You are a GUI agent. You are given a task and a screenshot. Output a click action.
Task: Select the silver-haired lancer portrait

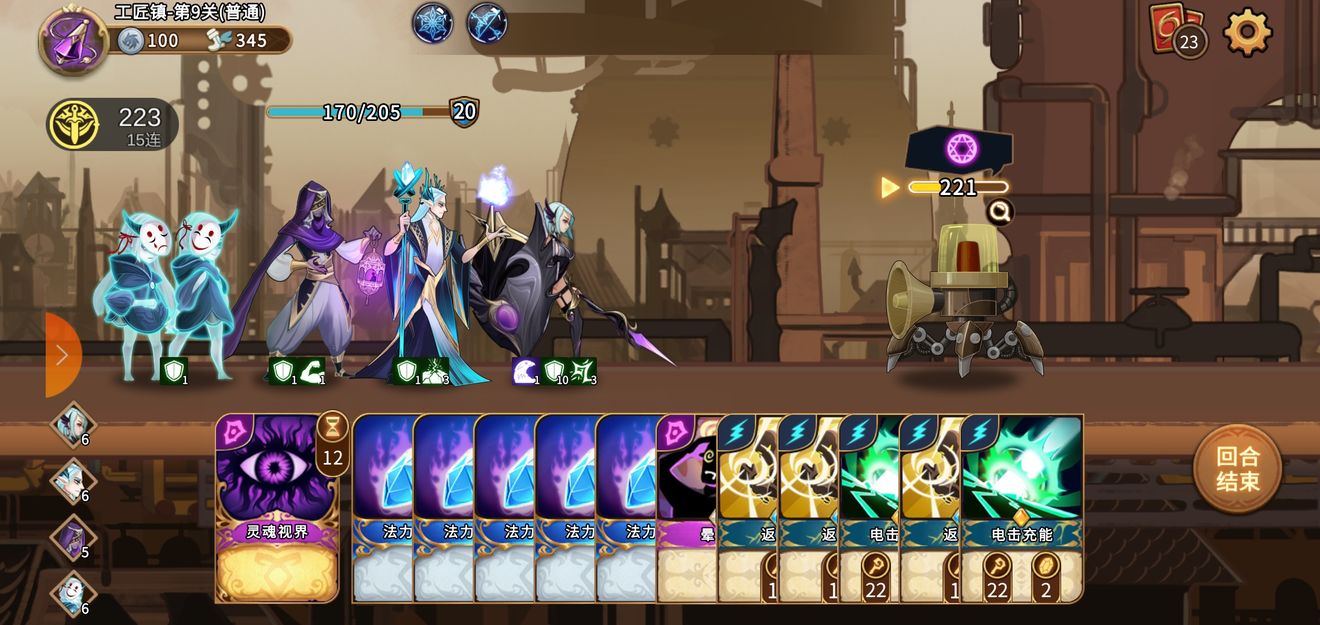(x=73, y=425)
